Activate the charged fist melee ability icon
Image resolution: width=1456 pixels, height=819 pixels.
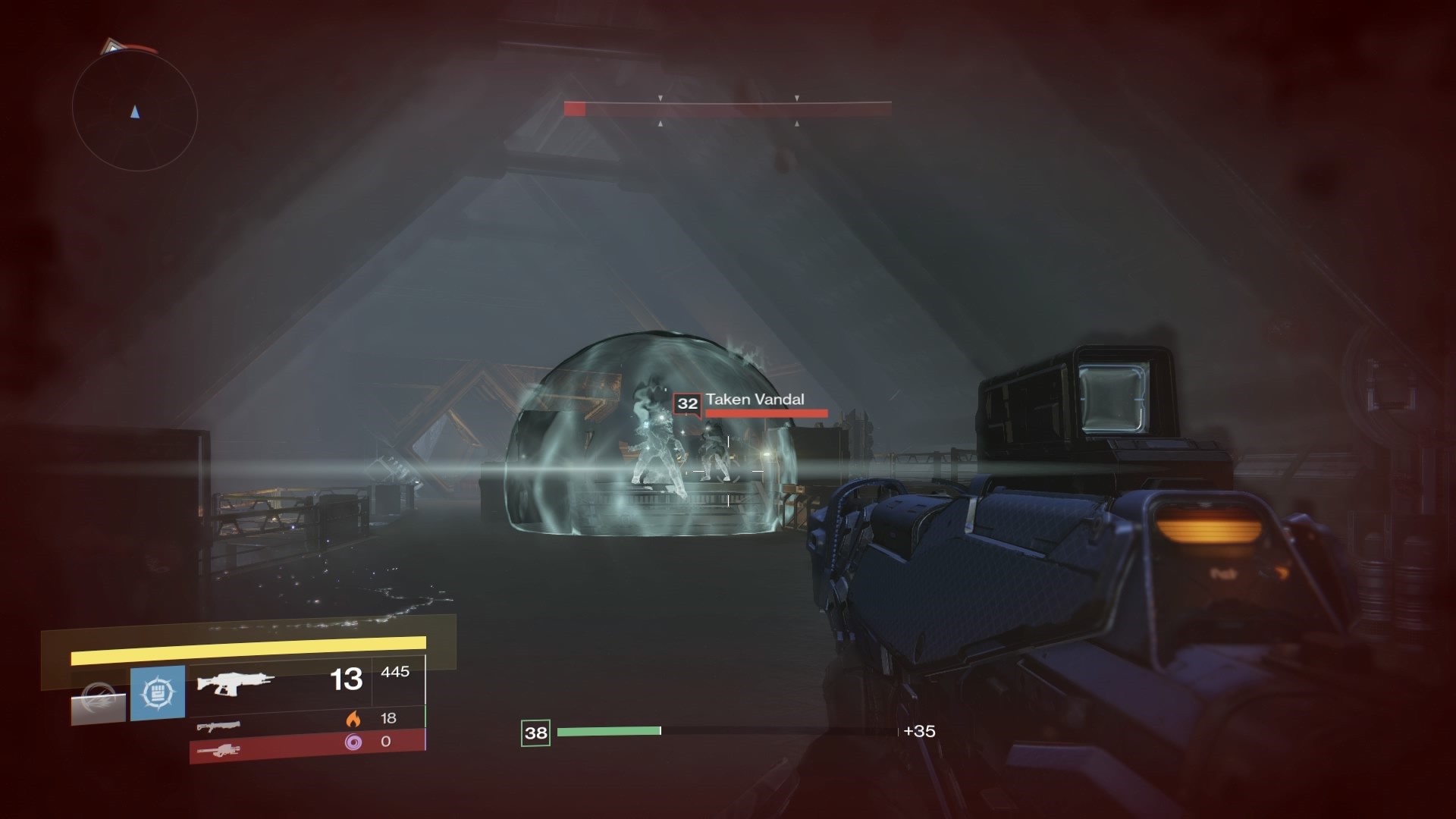pyautogui.click(x=158, y=692)
